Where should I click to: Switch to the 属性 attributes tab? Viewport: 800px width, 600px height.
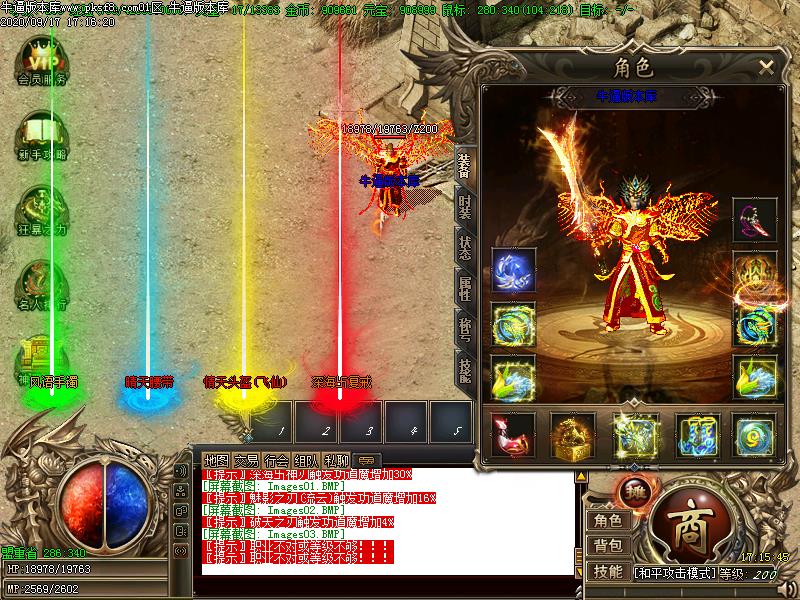[x=465, y=289]
